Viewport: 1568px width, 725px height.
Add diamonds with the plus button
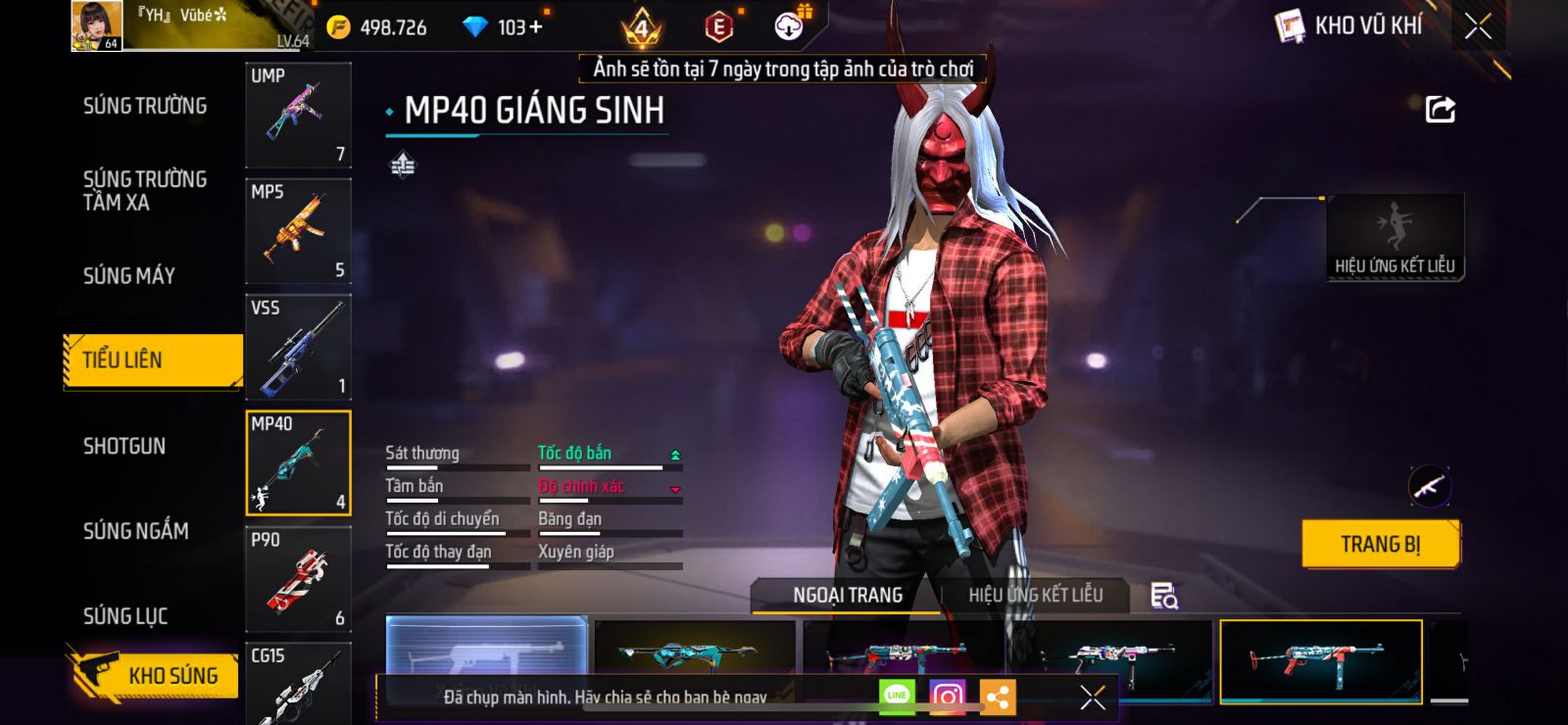[535, 27]
